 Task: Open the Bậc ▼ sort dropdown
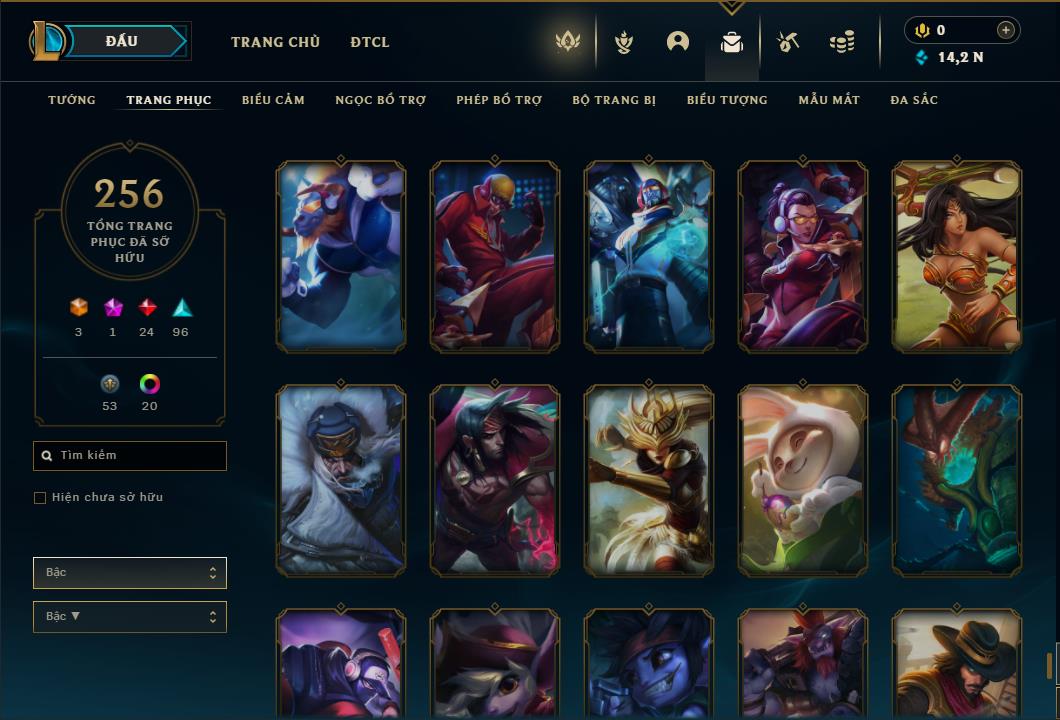pyautogui.click(x=130, y=617)
